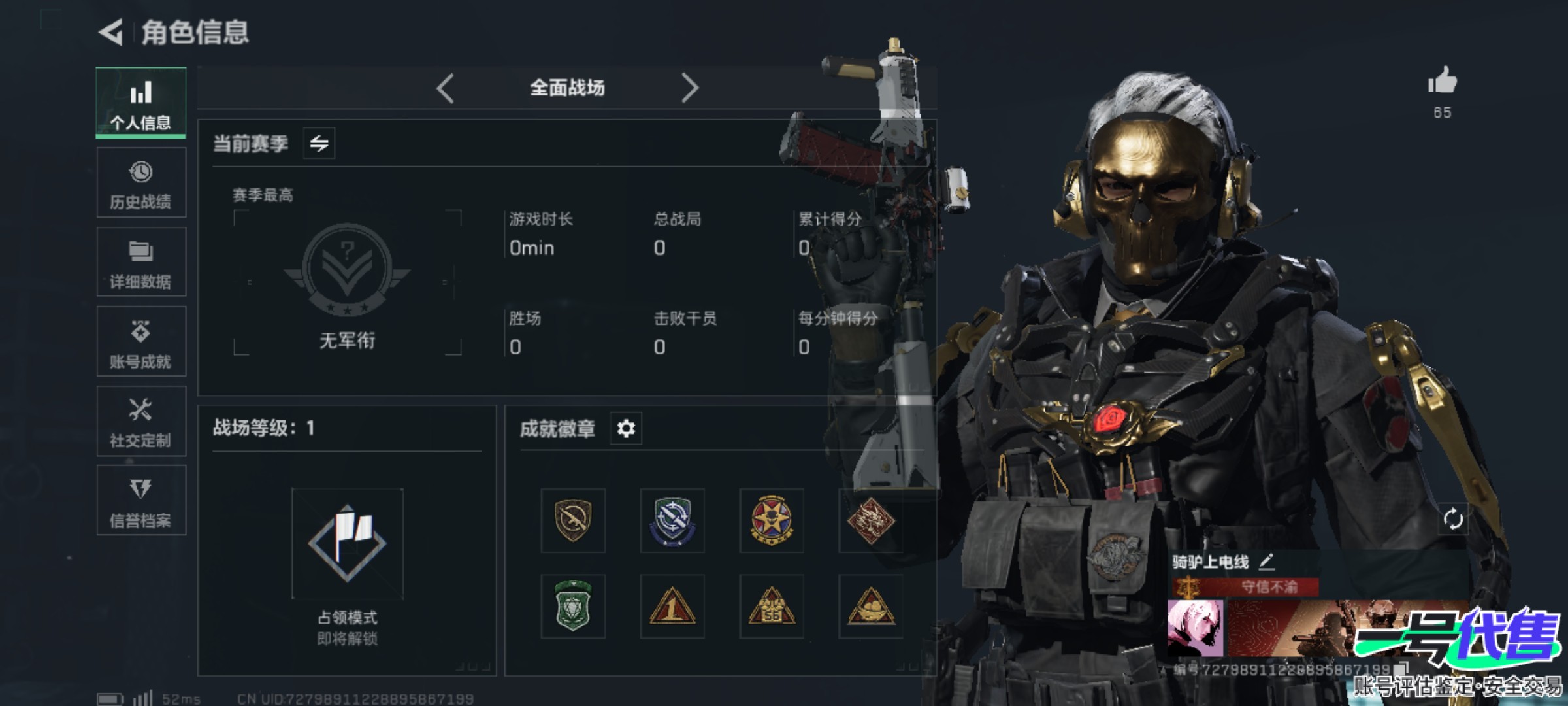The height and width of the screenshot is (706, 1568).
Task: Rotate character with the refresh icon
Action: pos(1453,519)
